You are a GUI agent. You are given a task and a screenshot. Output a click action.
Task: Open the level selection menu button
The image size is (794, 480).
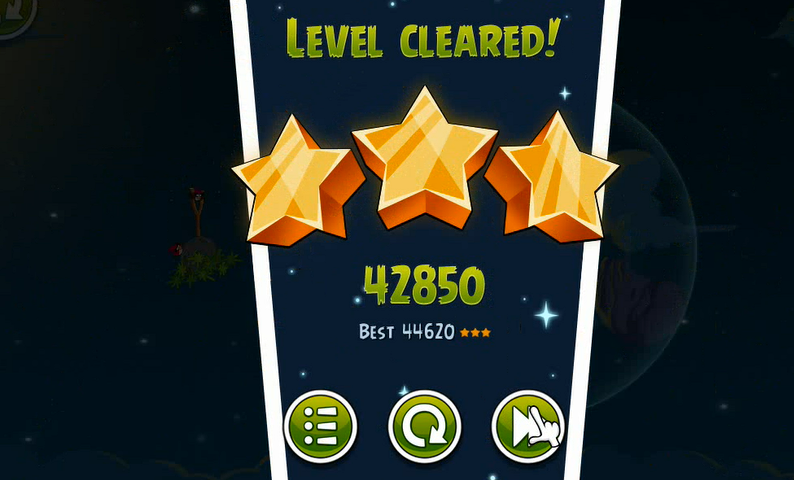(320, 427)
